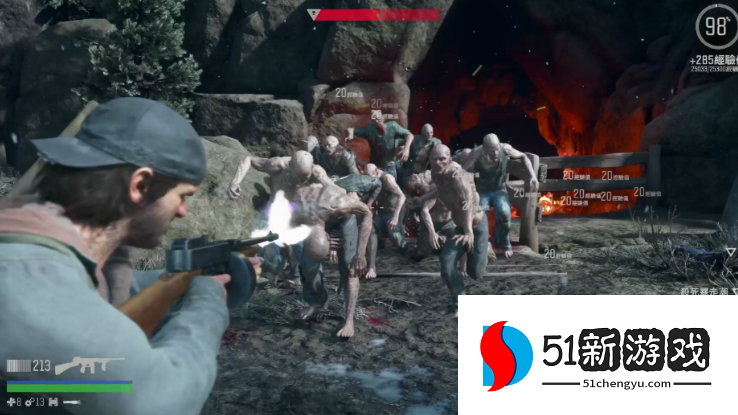Screen dimensions: 738x415
Task: Click the 51新游戏 watermark logo
Action: pos(596,357)
